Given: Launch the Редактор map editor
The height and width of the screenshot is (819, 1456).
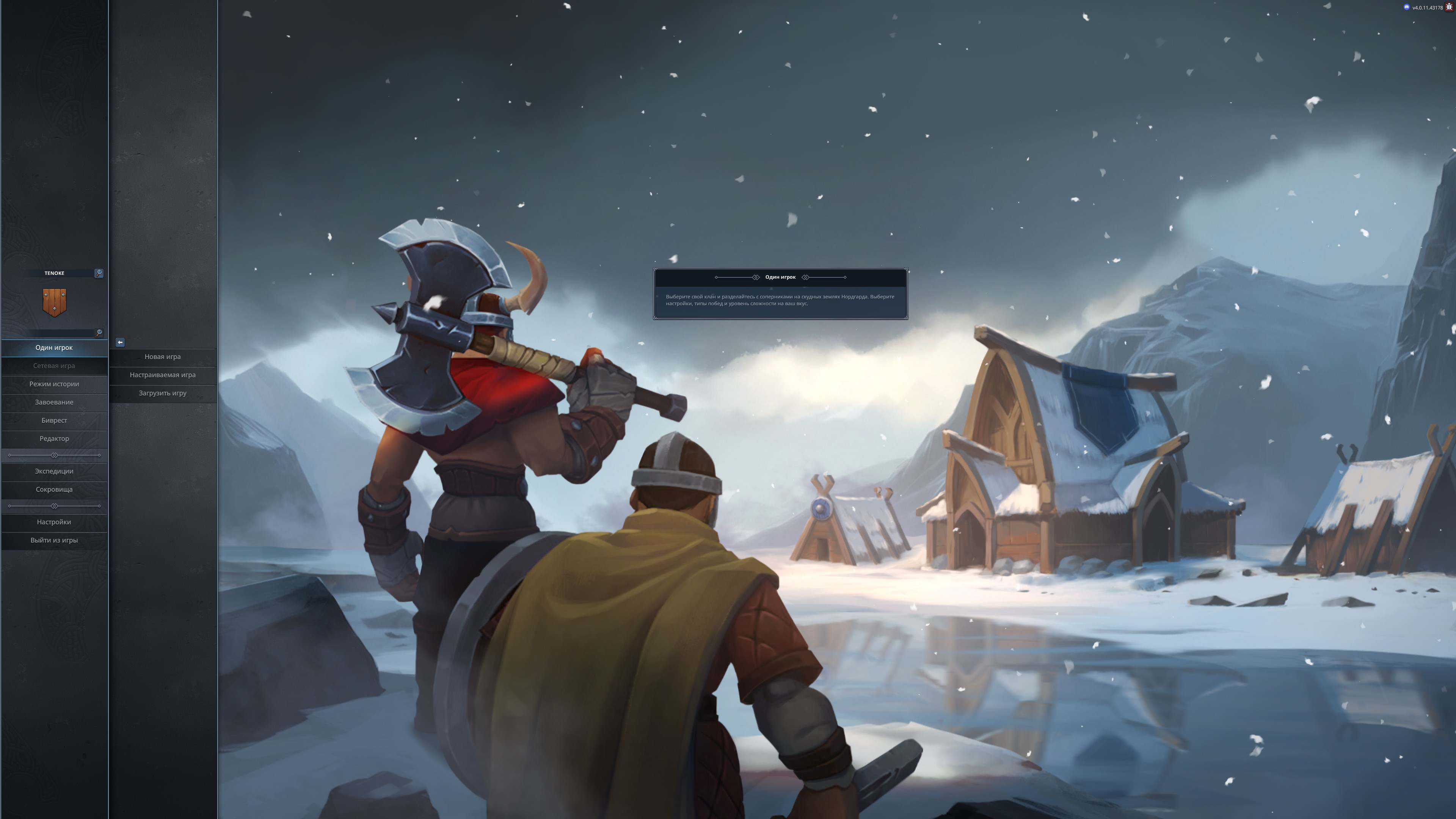Looking at the screenshot, I should (54, 439).
